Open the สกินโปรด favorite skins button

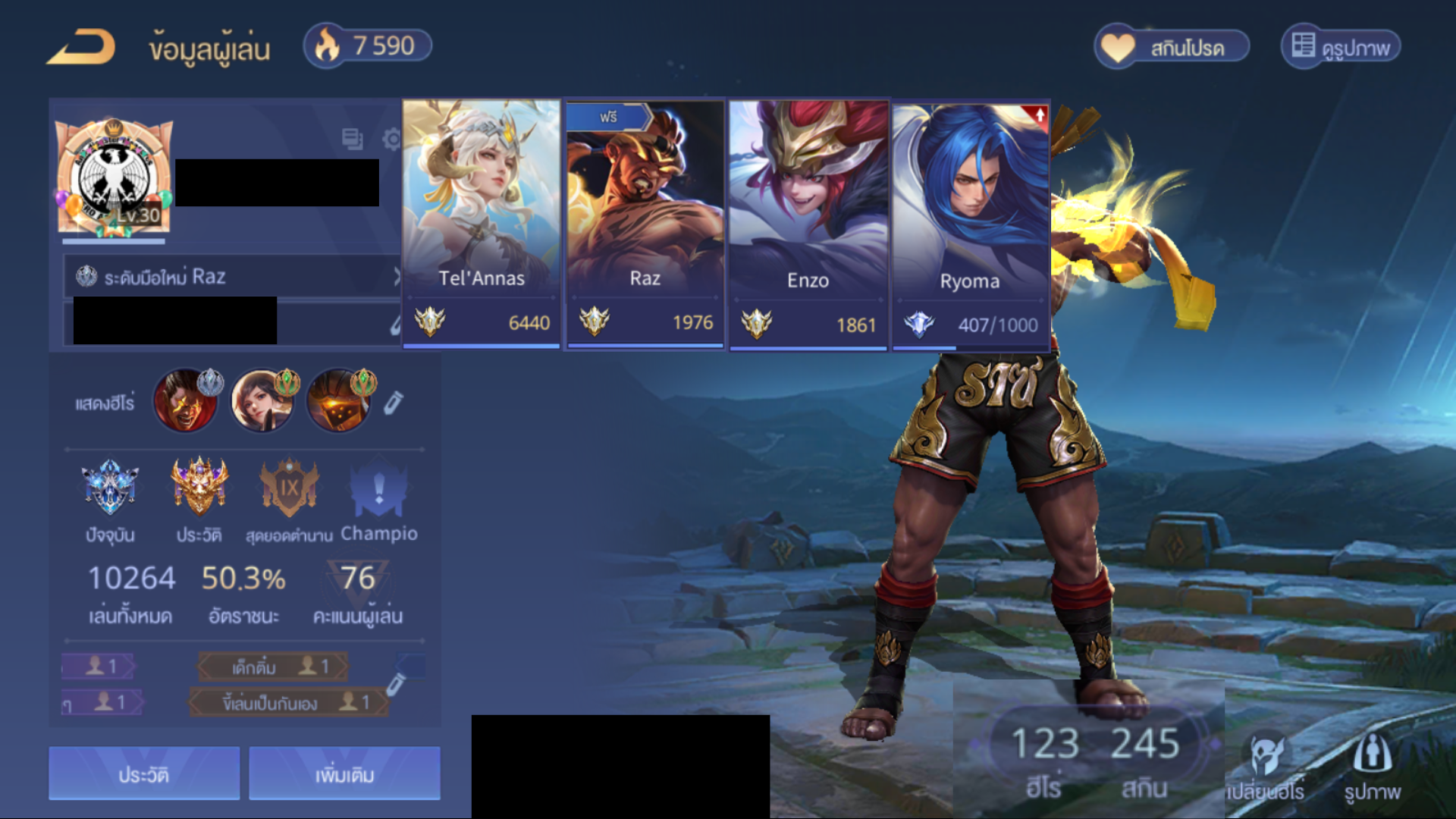(1171, 47)
